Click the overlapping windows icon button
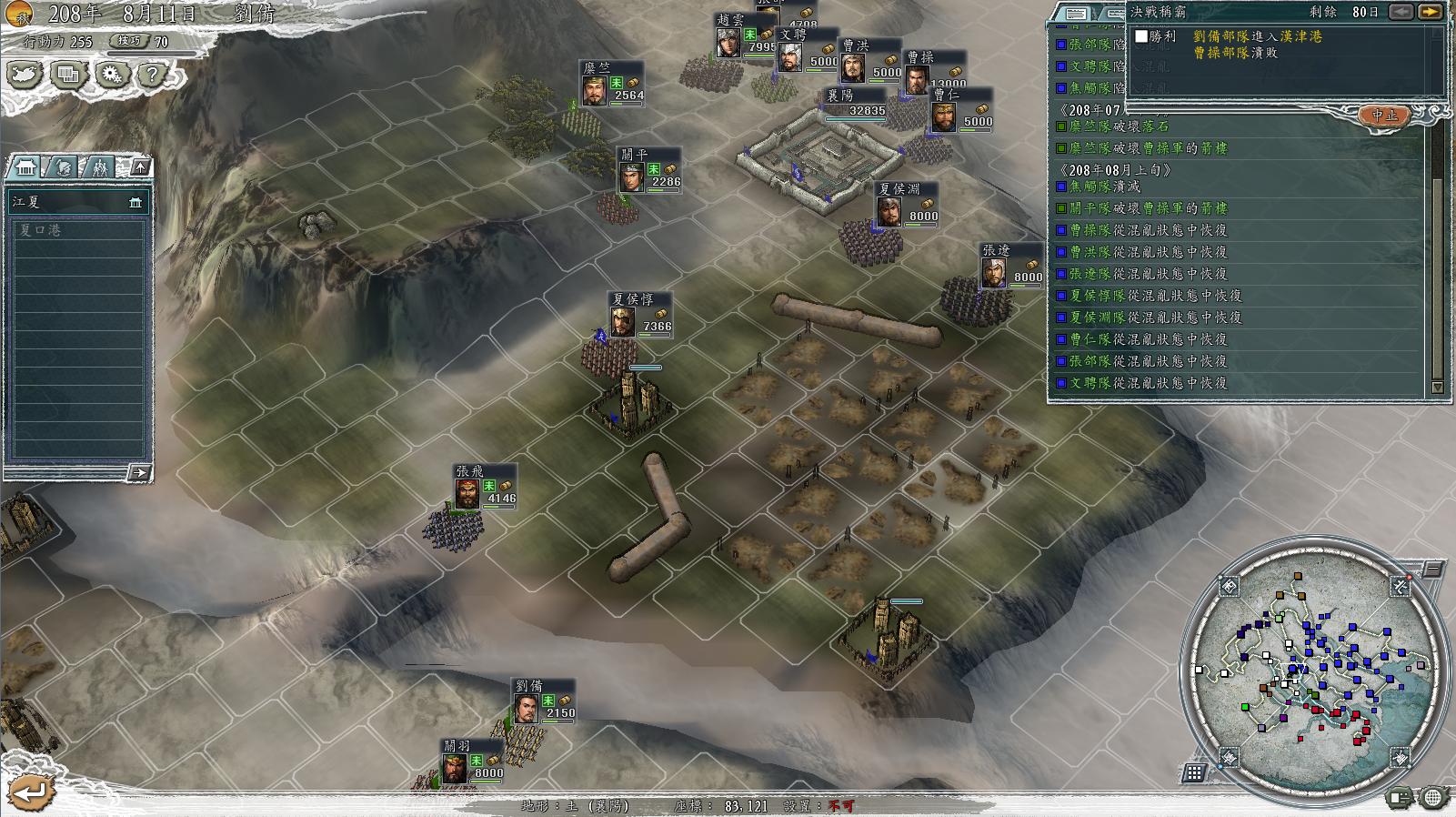The width and height of the screenshot is (1456, 817). (x=68, y=75)
